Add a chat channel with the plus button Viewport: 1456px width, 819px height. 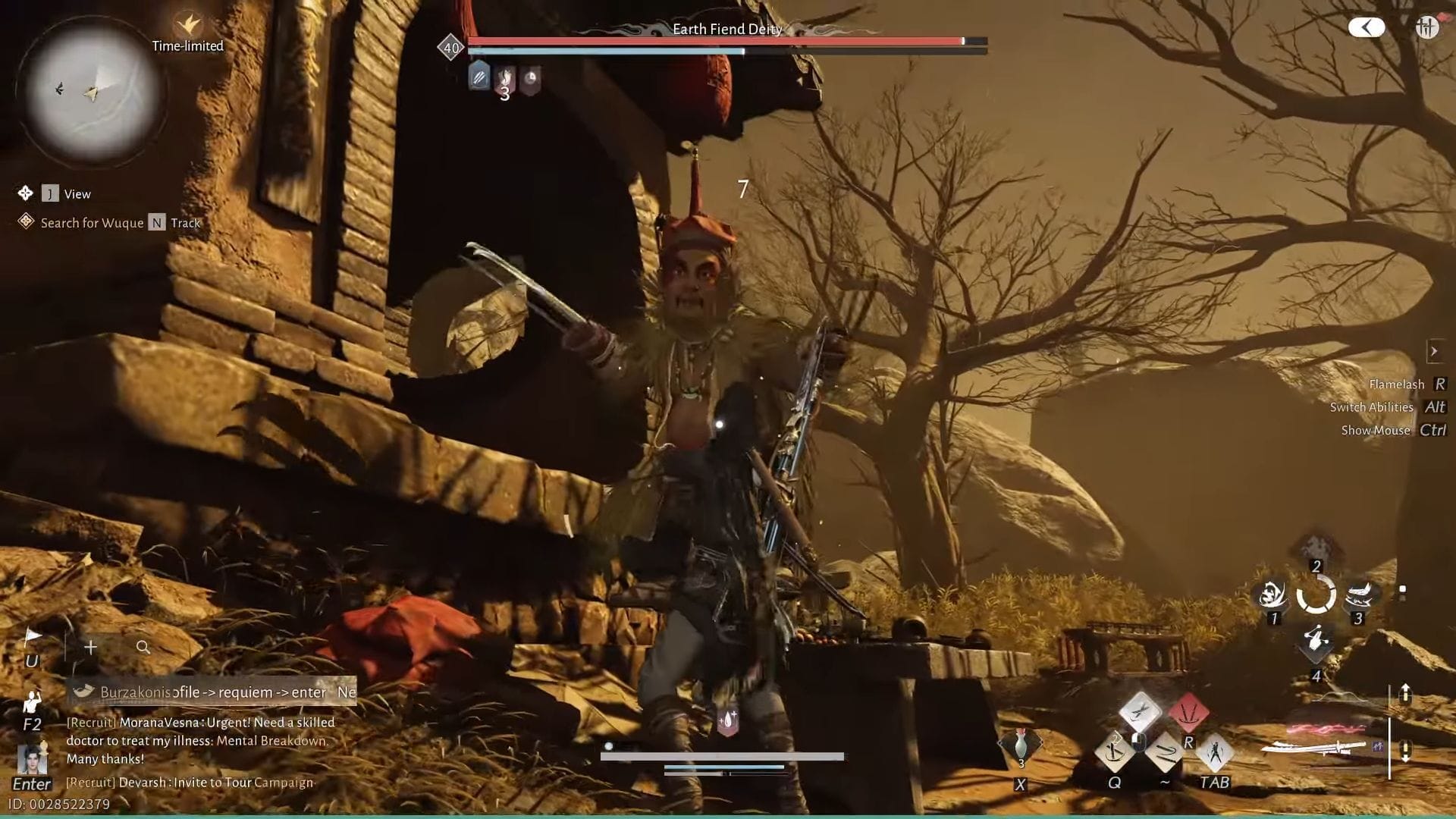coord(90,647)
